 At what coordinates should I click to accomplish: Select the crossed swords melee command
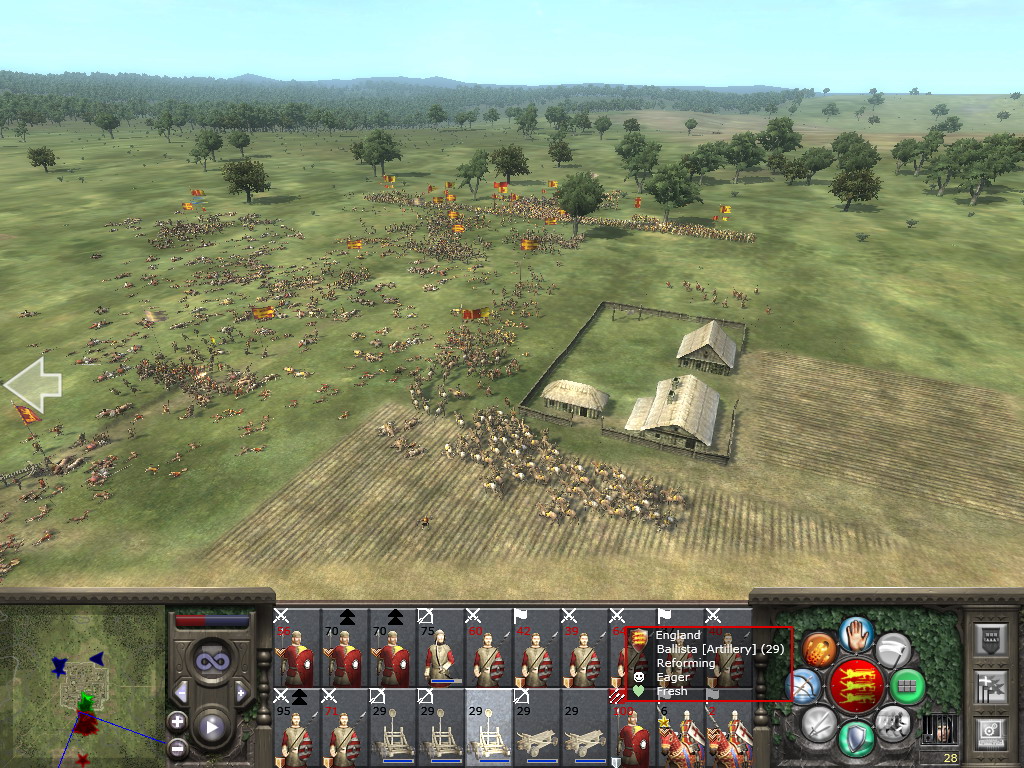[819, 722]
